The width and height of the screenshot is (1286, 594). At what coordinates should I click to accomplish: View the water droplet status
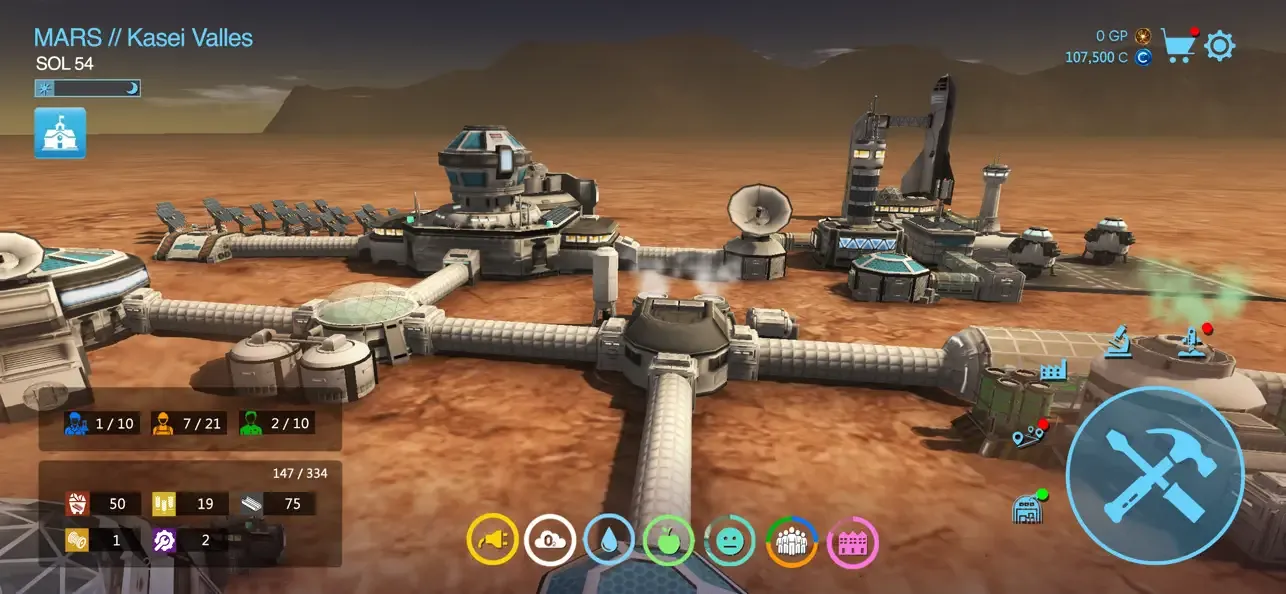point(609,541)
